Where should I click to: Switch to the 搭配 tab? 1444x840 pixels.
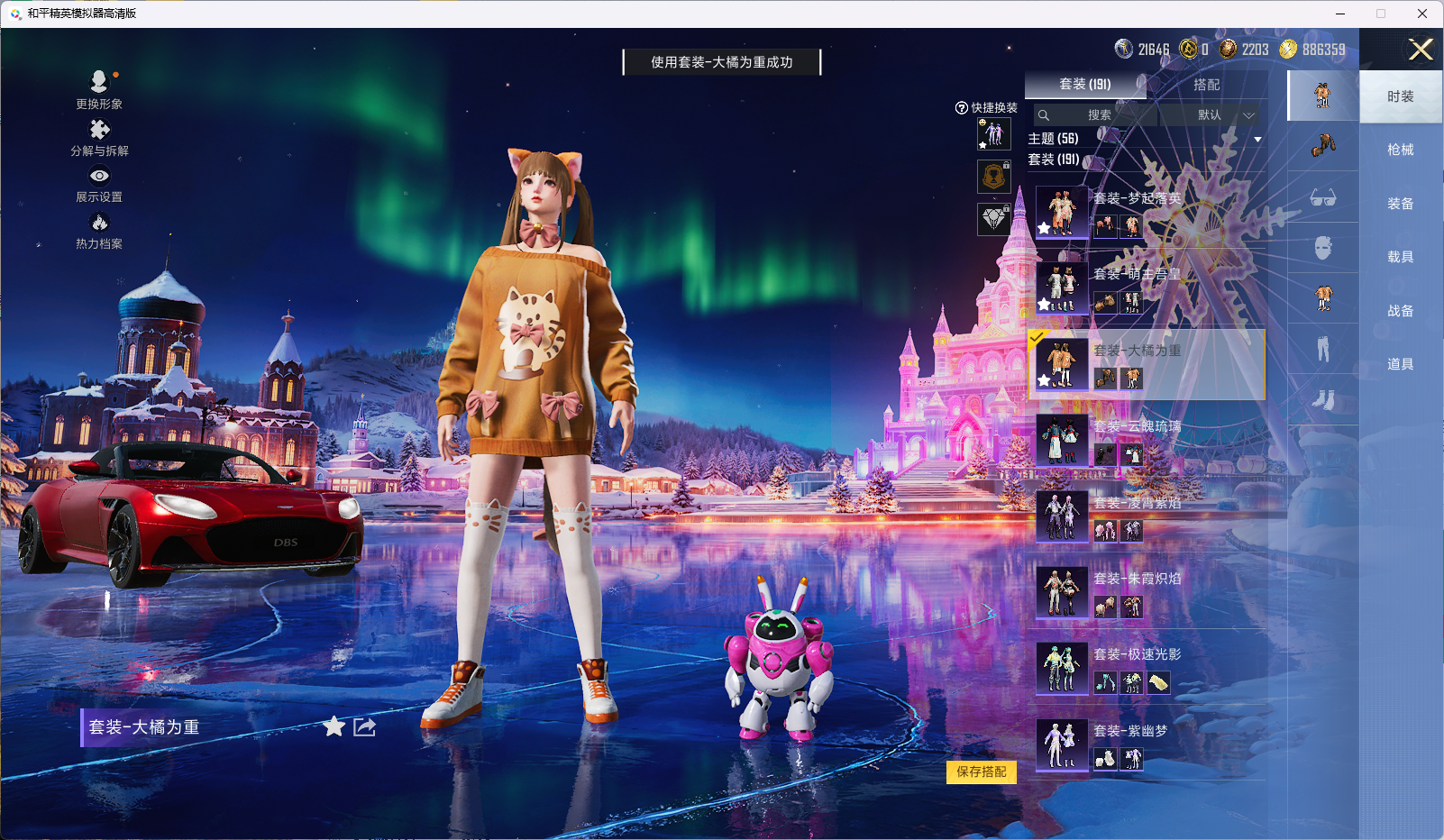[1208, 84]
